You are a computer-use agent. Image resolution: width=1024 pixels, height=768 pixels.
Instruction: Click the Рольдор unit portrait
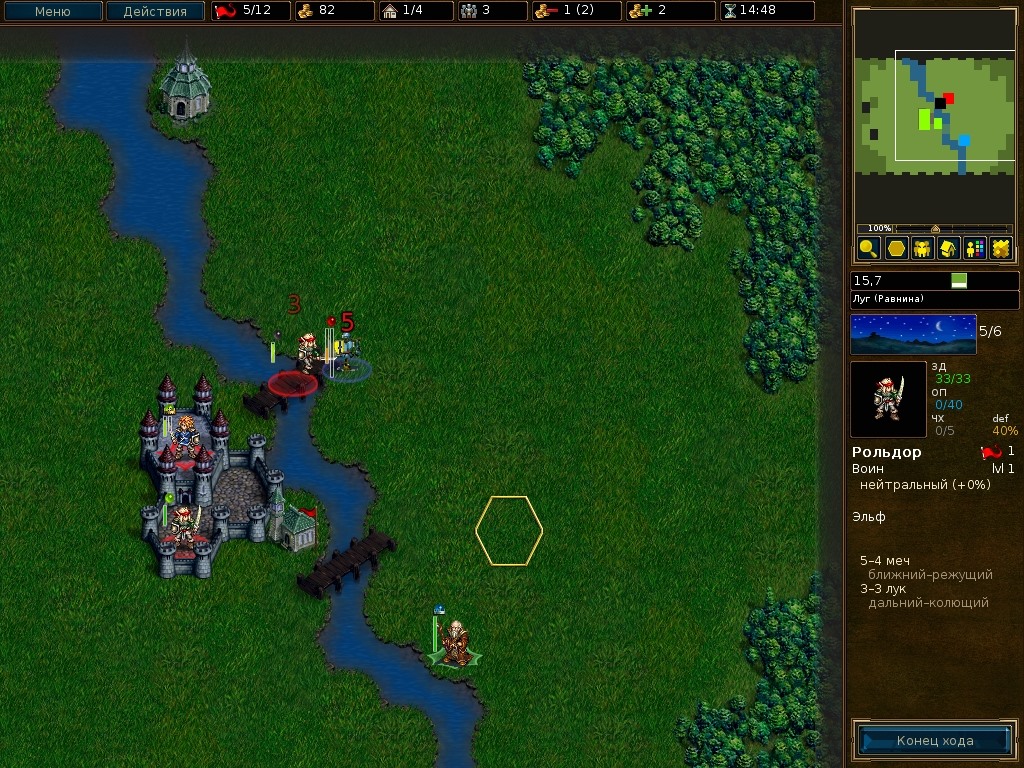[888, 399]
